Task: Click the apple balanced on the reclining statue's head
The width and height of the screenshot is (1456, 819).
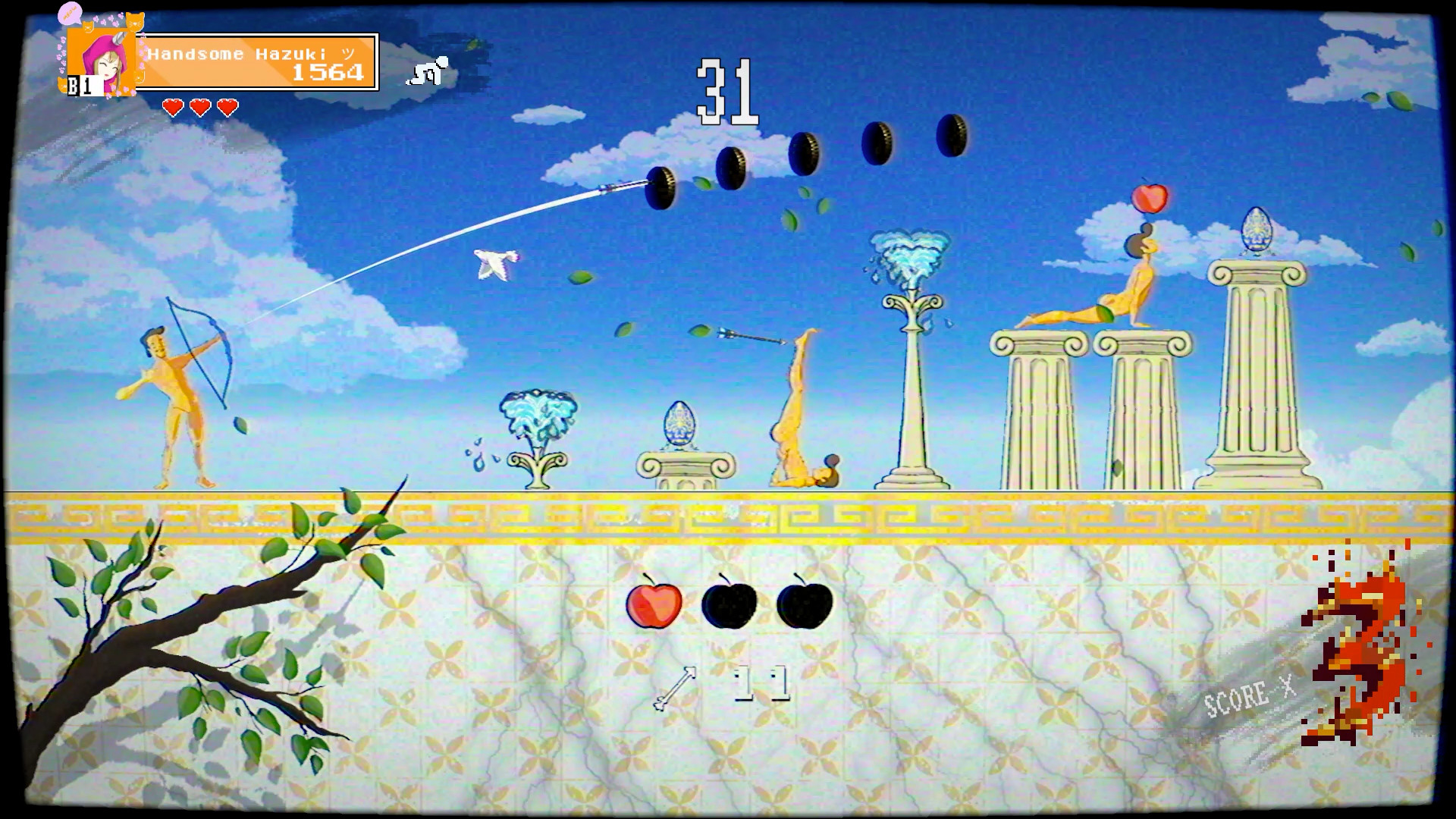Action: [1150, 199]
